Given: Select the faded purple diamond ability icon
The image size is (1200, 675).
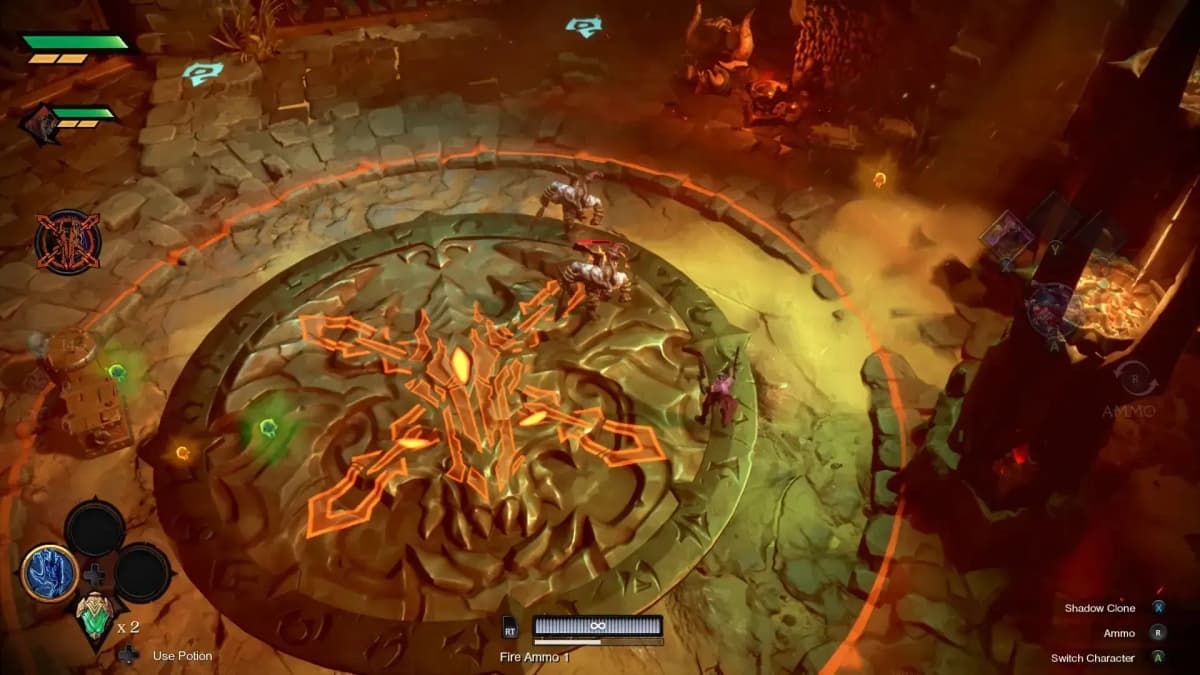Looking at the screenshot, I should (1004, 238).
